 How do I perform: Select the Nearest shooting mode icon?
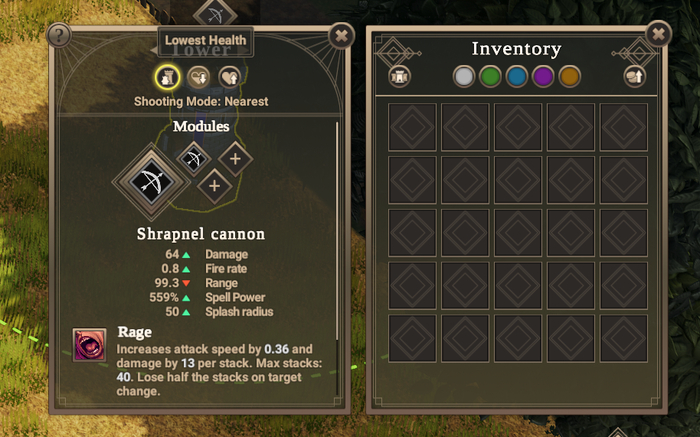[x=168, y=76]
